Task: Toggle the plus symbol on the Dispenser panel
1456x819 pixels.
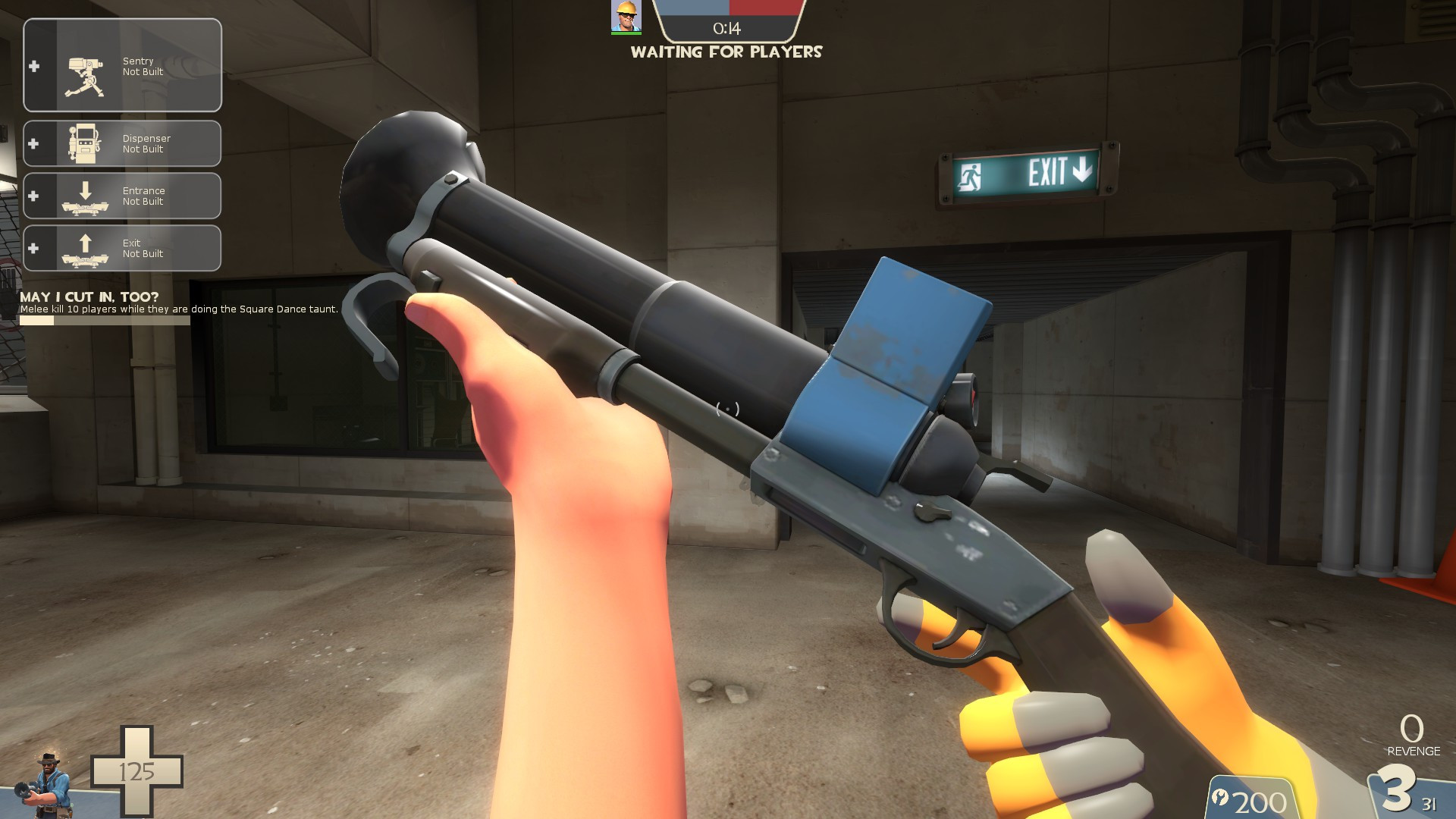Action: coord(33,143)
